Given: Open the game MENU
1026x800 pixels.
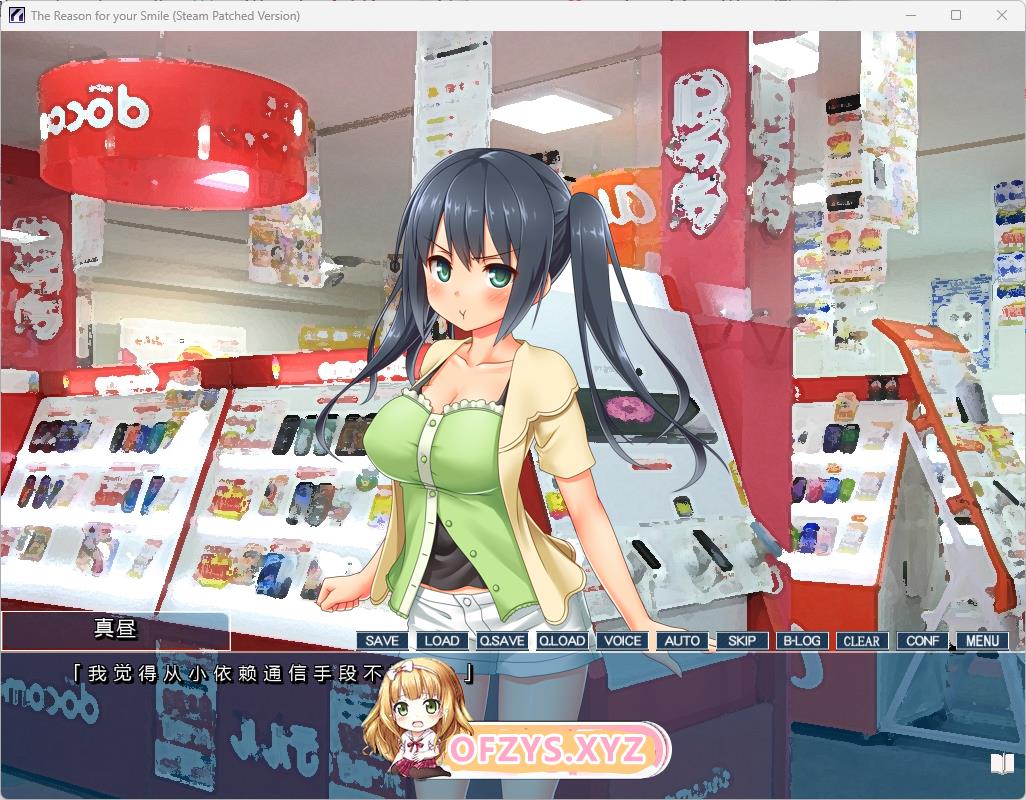Looking at the screenshot, I should click(982, 641).
